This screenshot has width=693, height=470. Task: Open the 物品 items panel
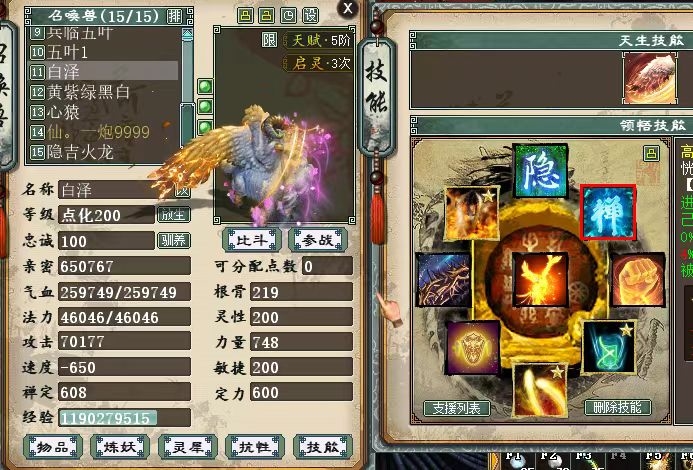click(53, 446)
